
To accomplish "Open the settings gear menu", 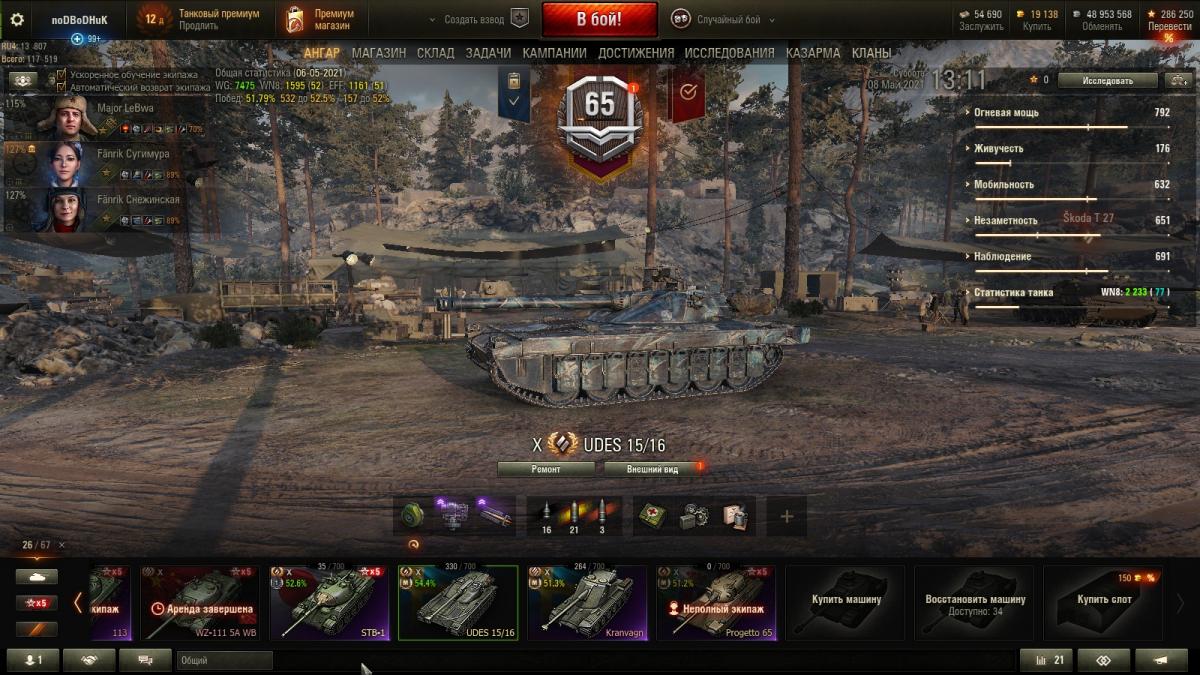I will tap(16, 19).
